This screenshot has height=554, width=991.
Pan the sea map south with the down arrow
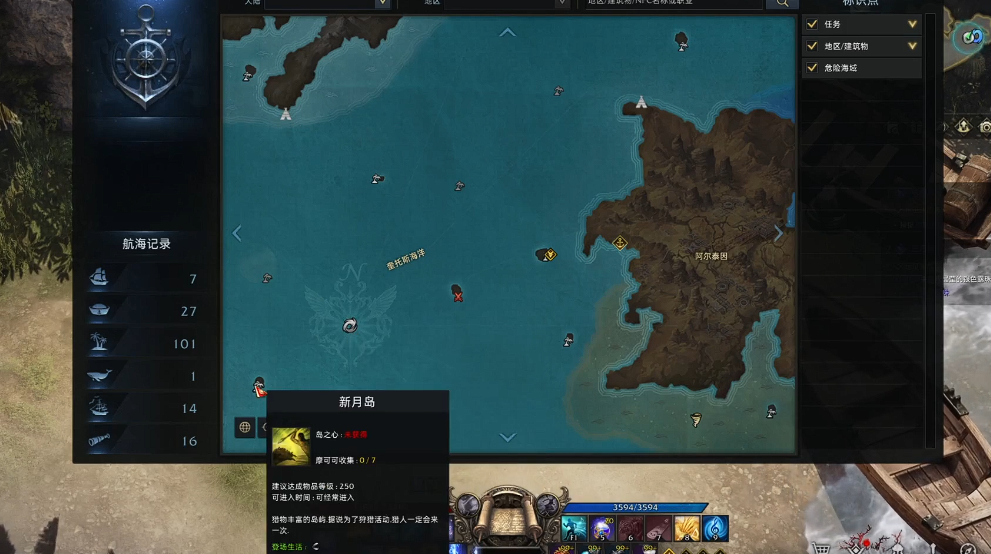(508, 437)
